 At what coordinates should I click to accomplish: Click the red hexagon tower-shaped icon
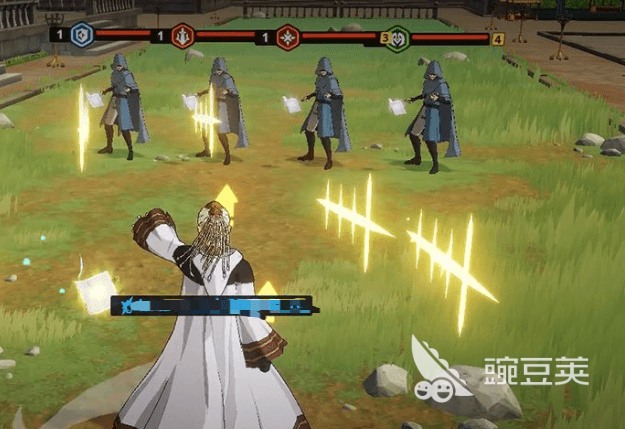(184, 36)
